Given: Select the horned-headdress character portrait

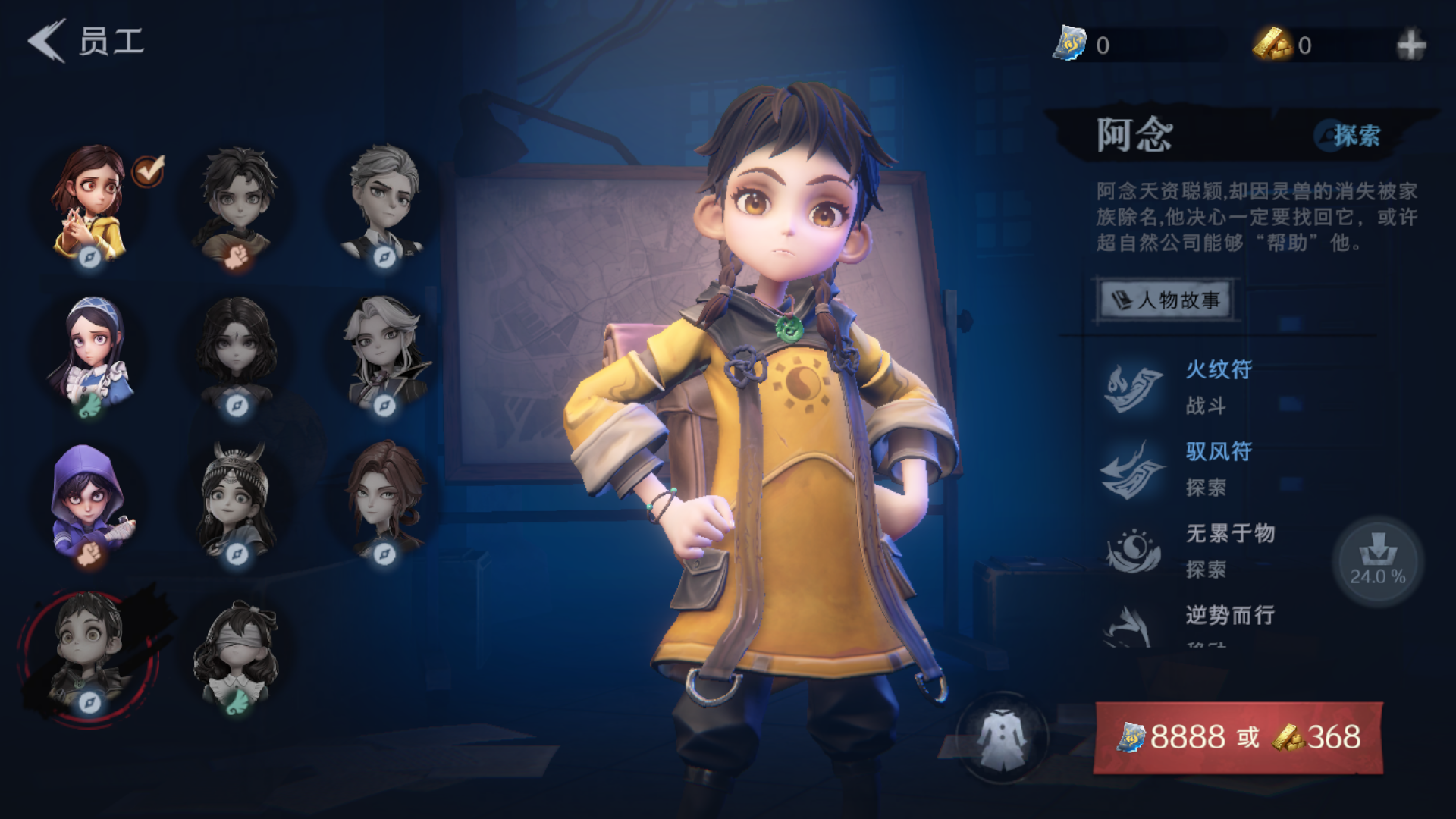Looking at the screenshot, I should [237, 500].
